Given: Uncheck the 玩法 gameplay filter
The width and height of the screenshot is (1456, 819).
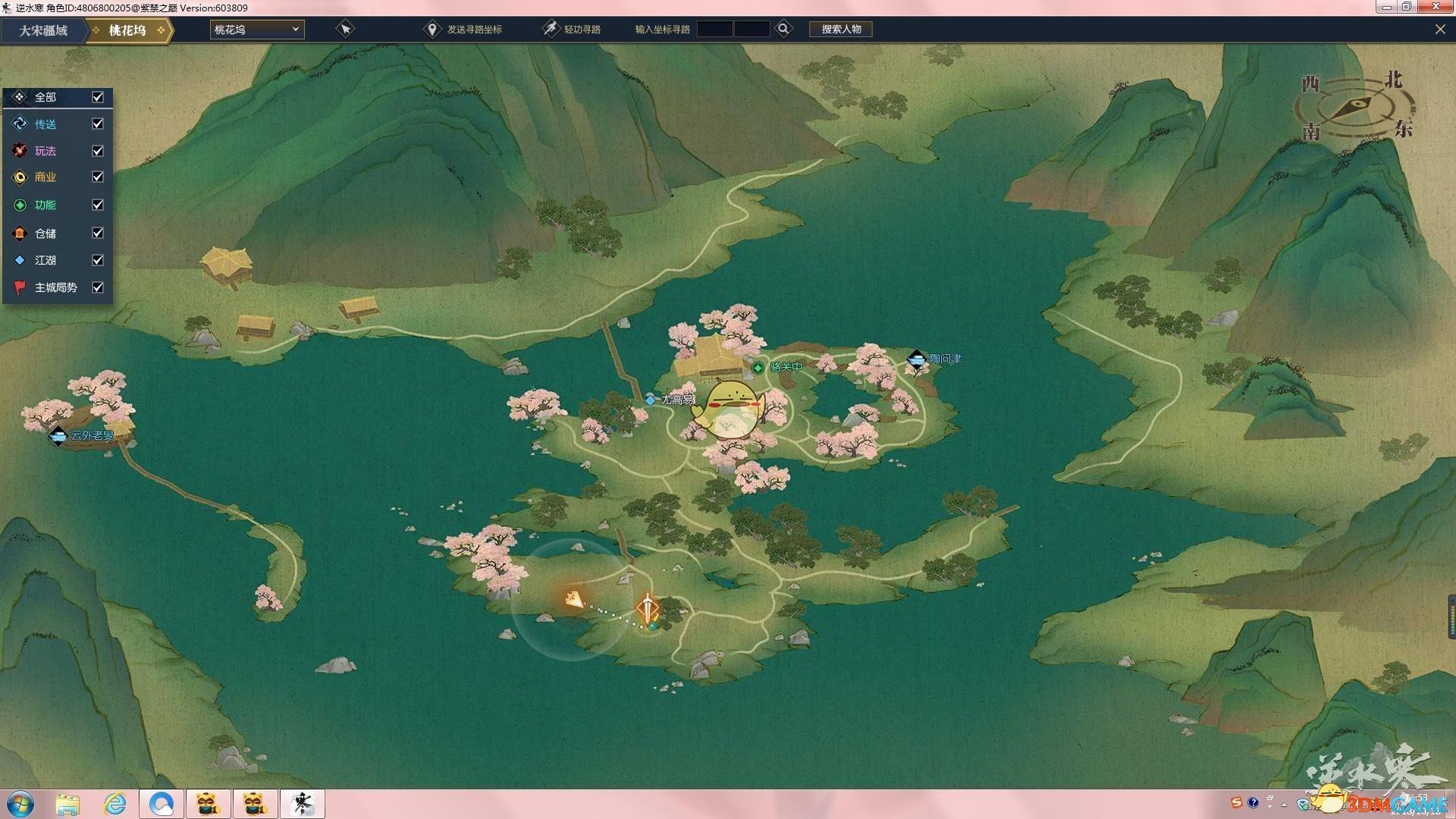Looking at the screenshot, I should click(x=98, y=151).
